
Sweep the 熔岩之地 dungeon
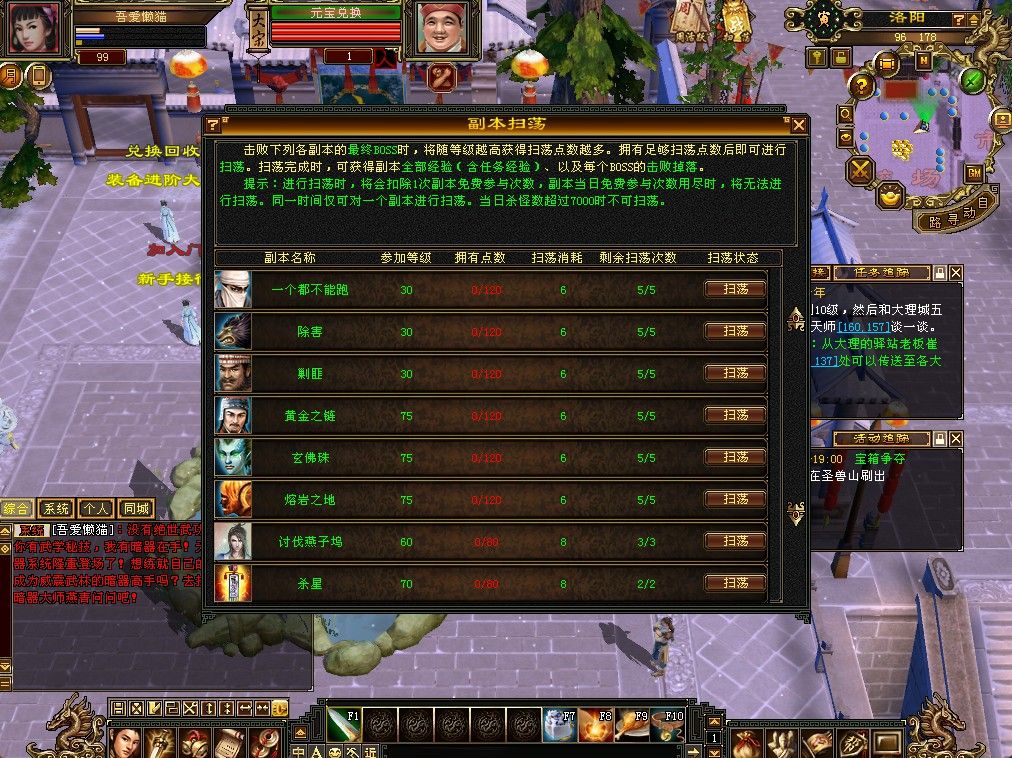pos(735,499)
